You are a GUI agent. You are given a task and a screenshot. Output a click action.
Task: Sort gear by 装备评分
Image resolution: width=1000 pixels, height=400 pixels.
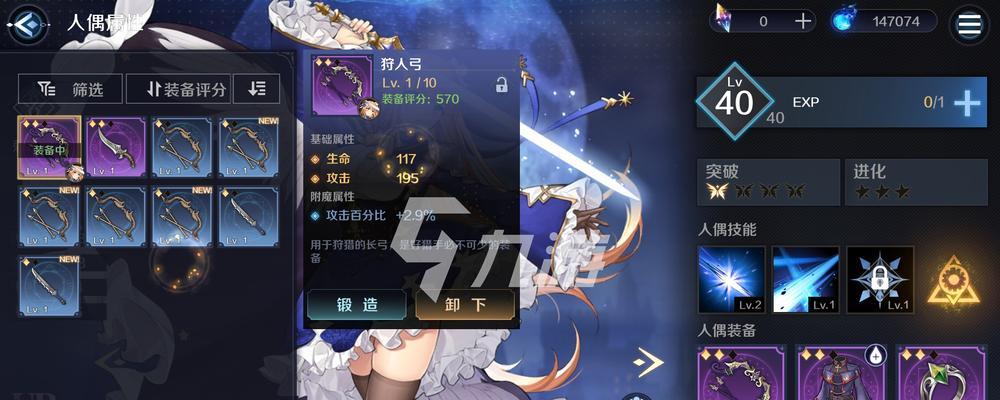pyautogui.click(x=179, y=89)
